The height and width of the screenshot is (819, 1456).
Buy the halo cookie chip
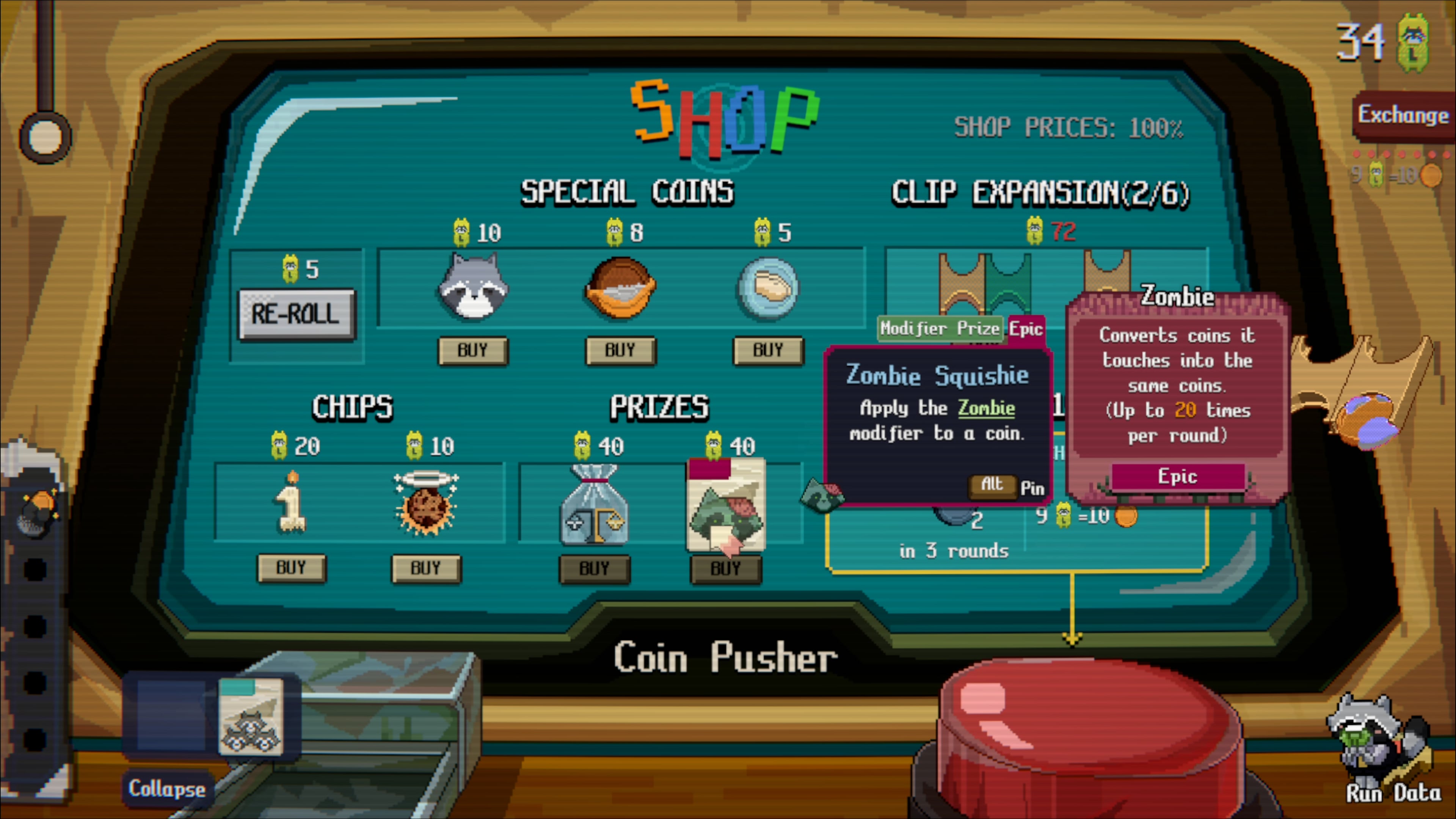pyautogui.click(x=425, y=568)
